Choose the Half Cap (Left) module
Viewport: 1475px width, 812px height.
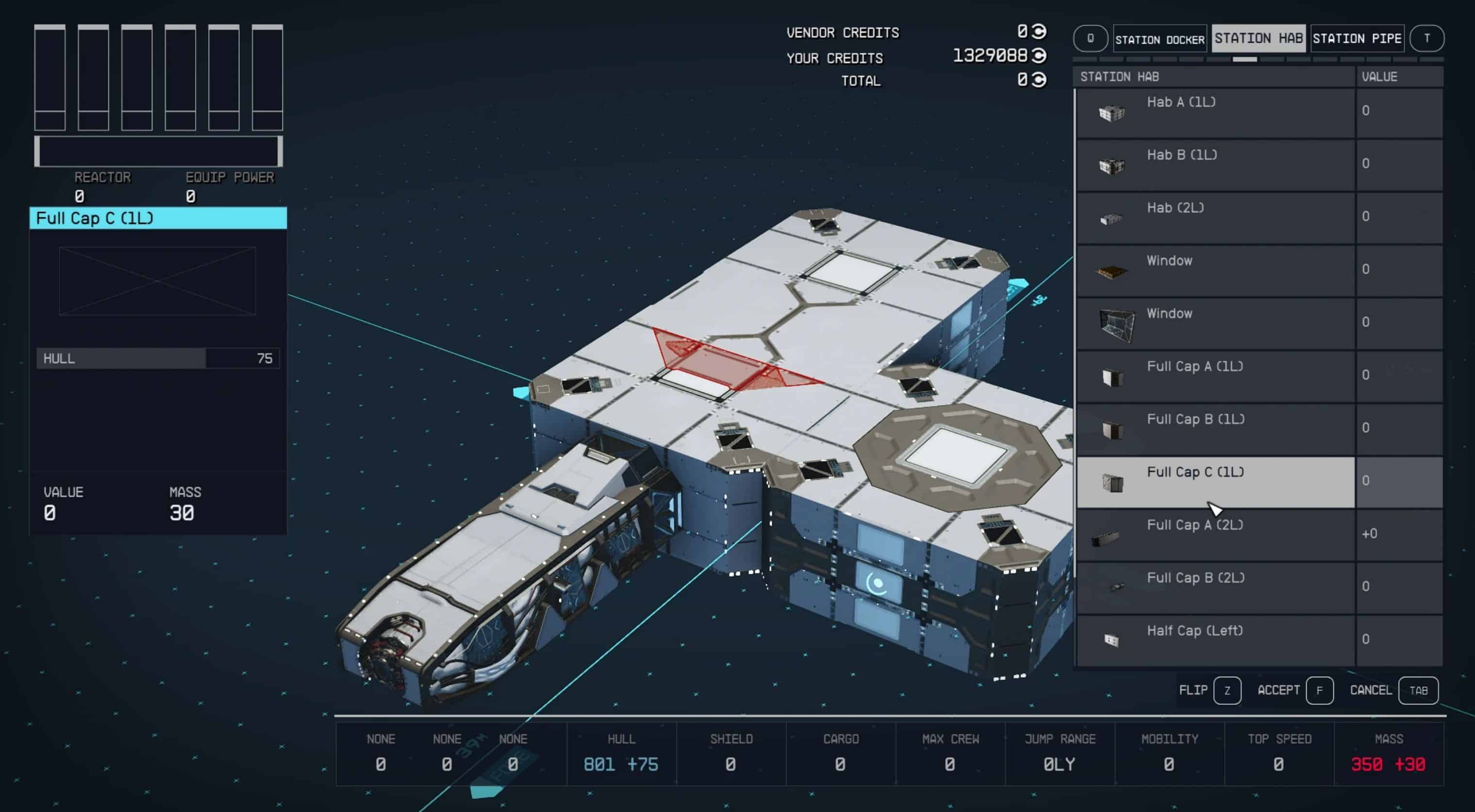pos(1215,640)
